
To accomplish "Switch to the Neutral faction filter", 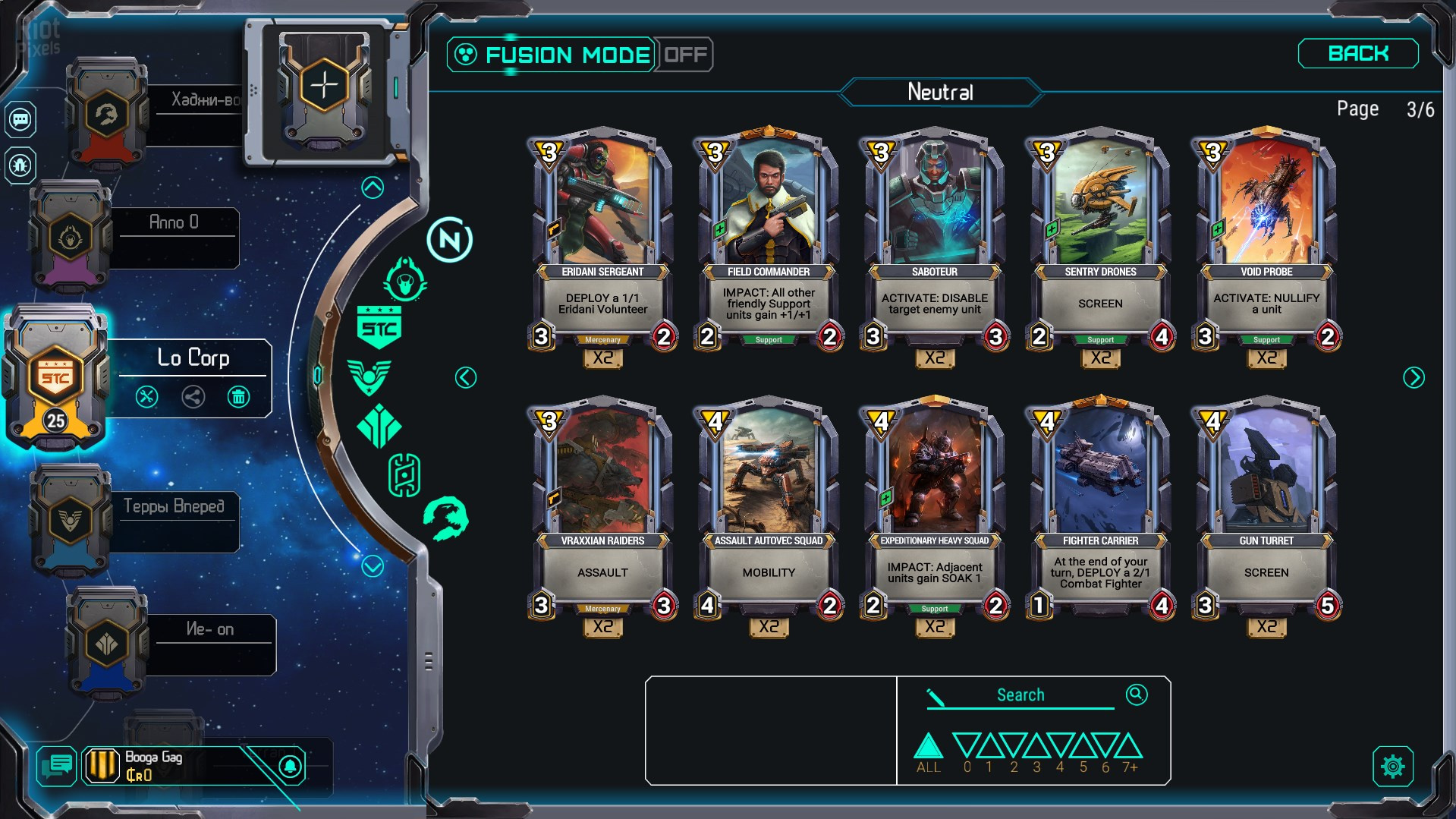I will click(449, 241).
